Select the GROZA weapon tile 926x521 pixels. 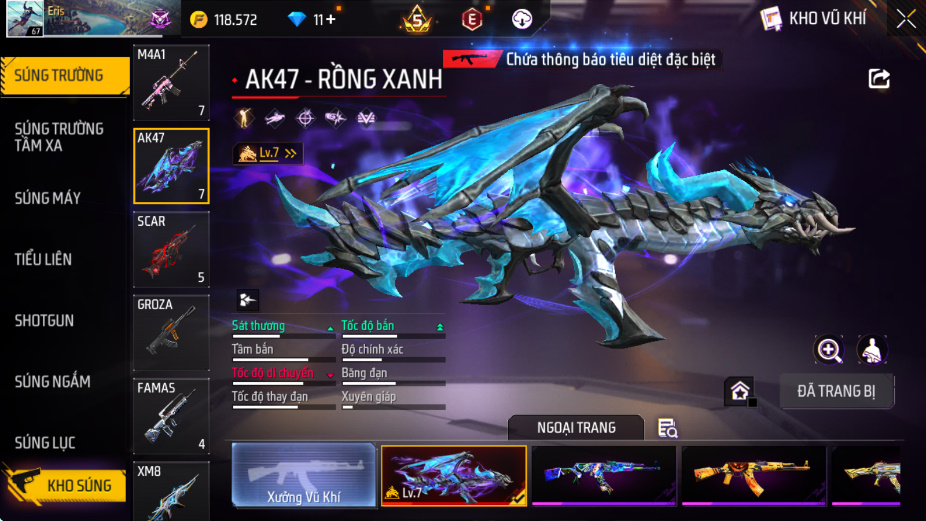pyautogui.click(x=171, y=332)
